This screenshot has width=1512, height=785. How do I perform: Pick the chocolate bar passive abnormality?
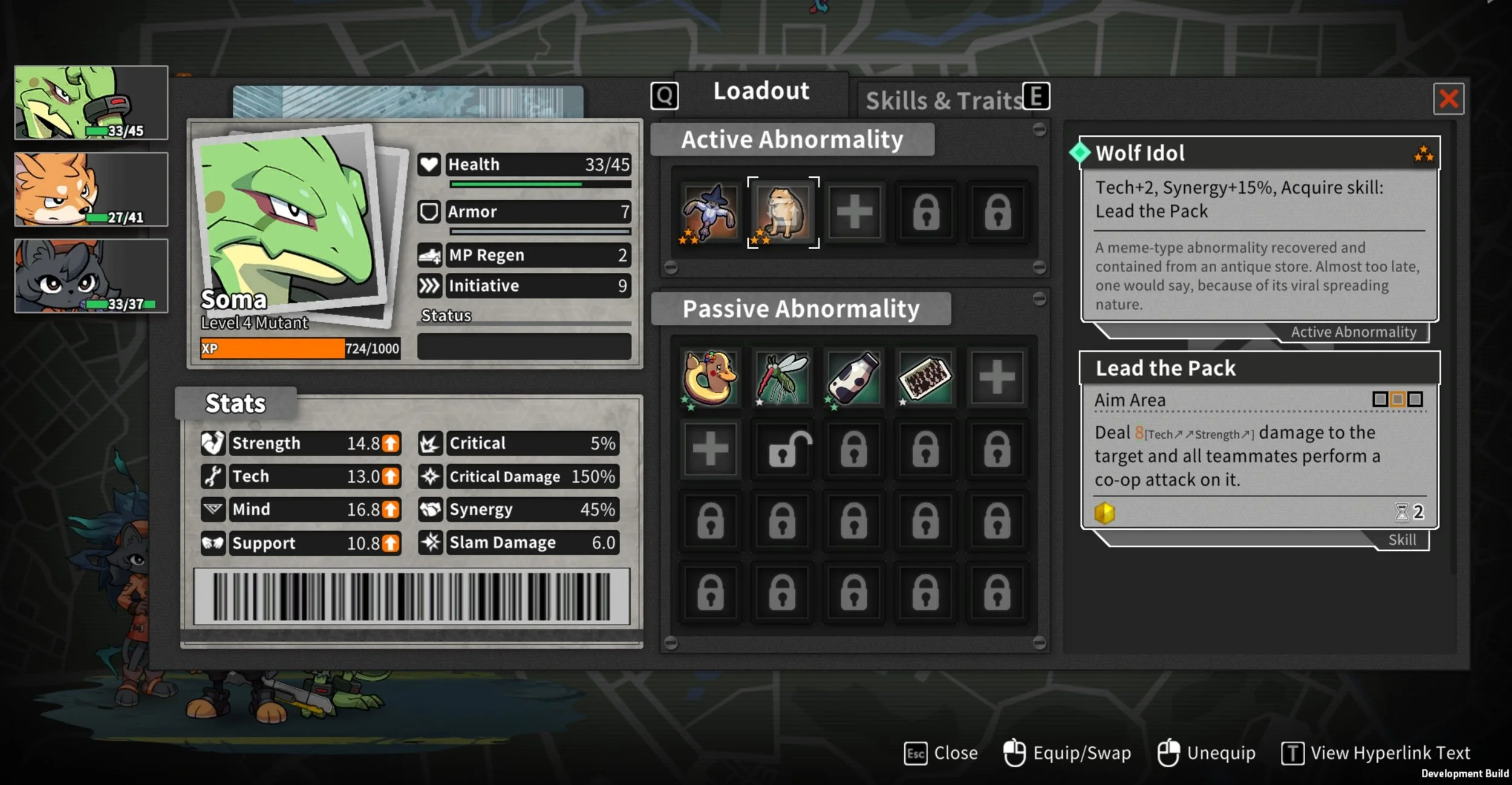pyautogui.click(x=925, y=378)
